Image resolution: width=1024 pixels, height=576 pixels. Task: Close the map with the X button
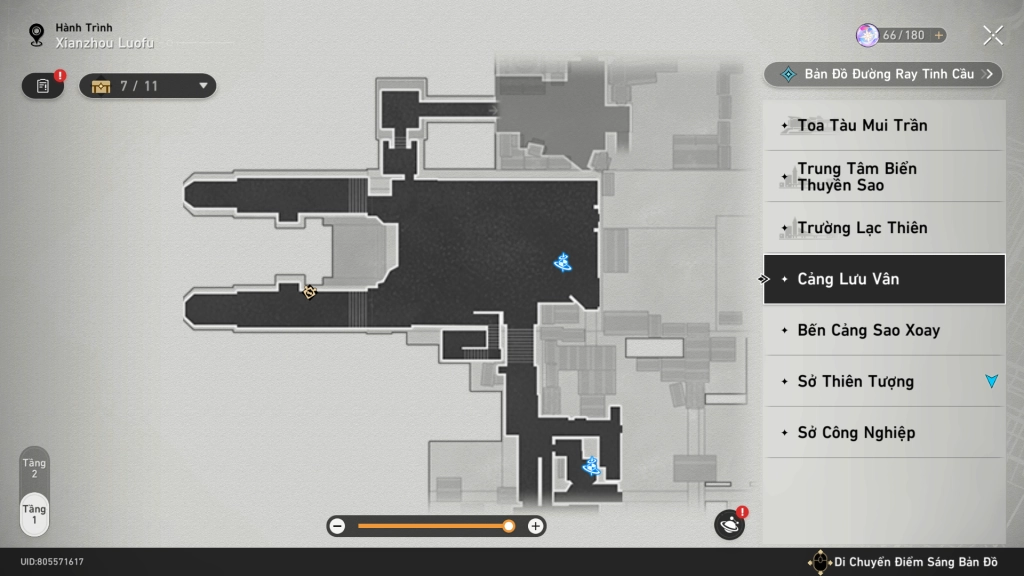point(992,36)
